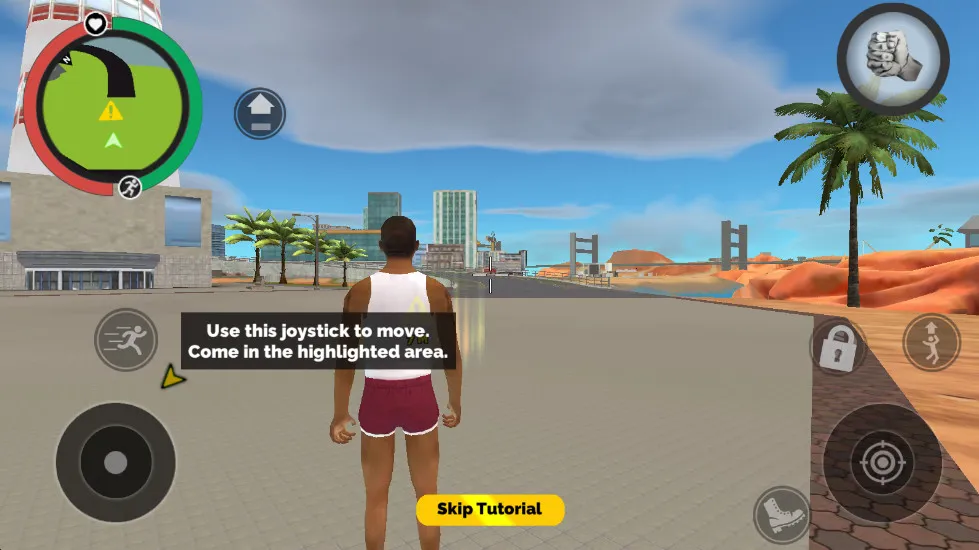Open the circular minimap
Viewport: 979px width, 550px height.
coord(112,105)
